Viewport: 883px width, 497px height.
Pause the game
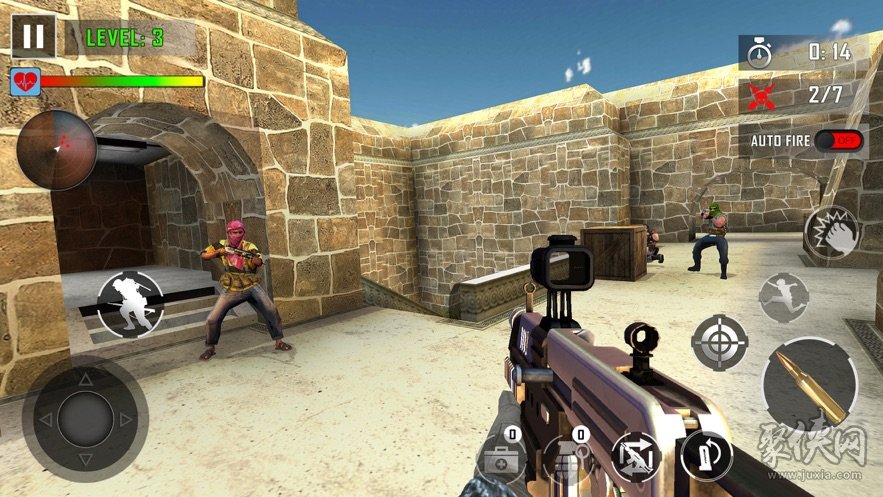click(x=34, y=36)
